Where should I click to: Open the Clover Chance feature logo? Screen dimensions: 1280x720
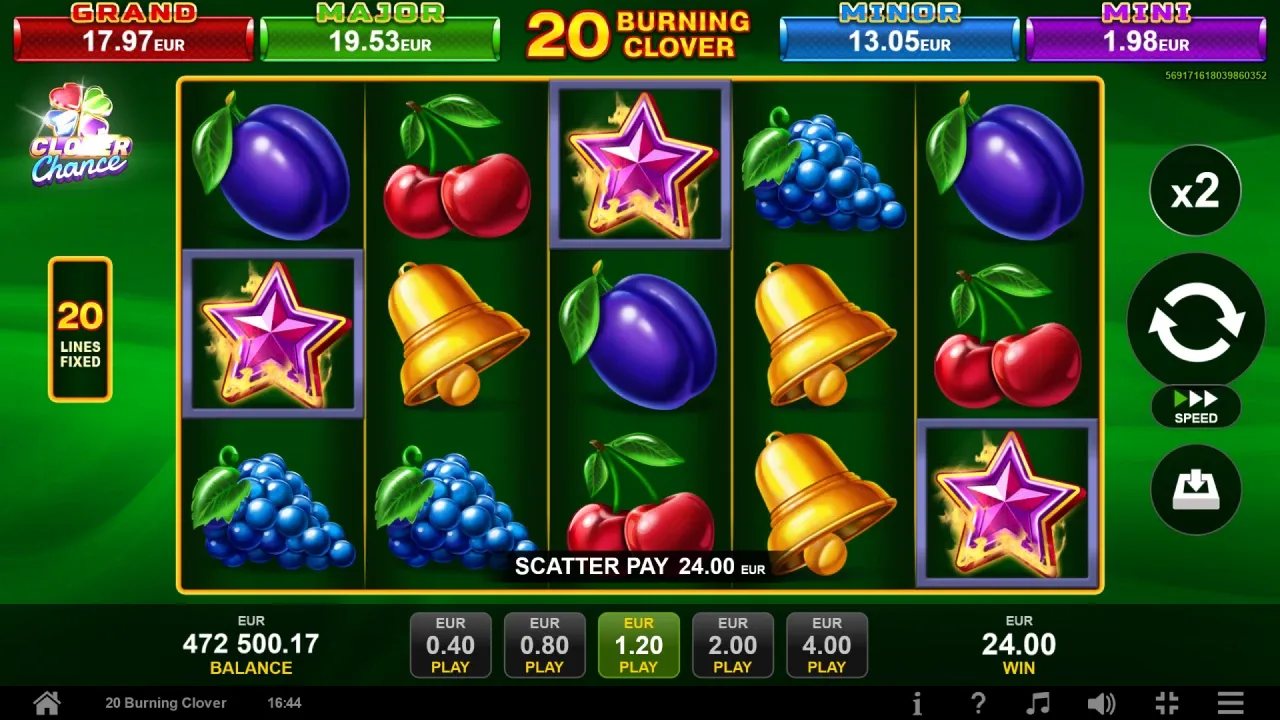point(80,135)
